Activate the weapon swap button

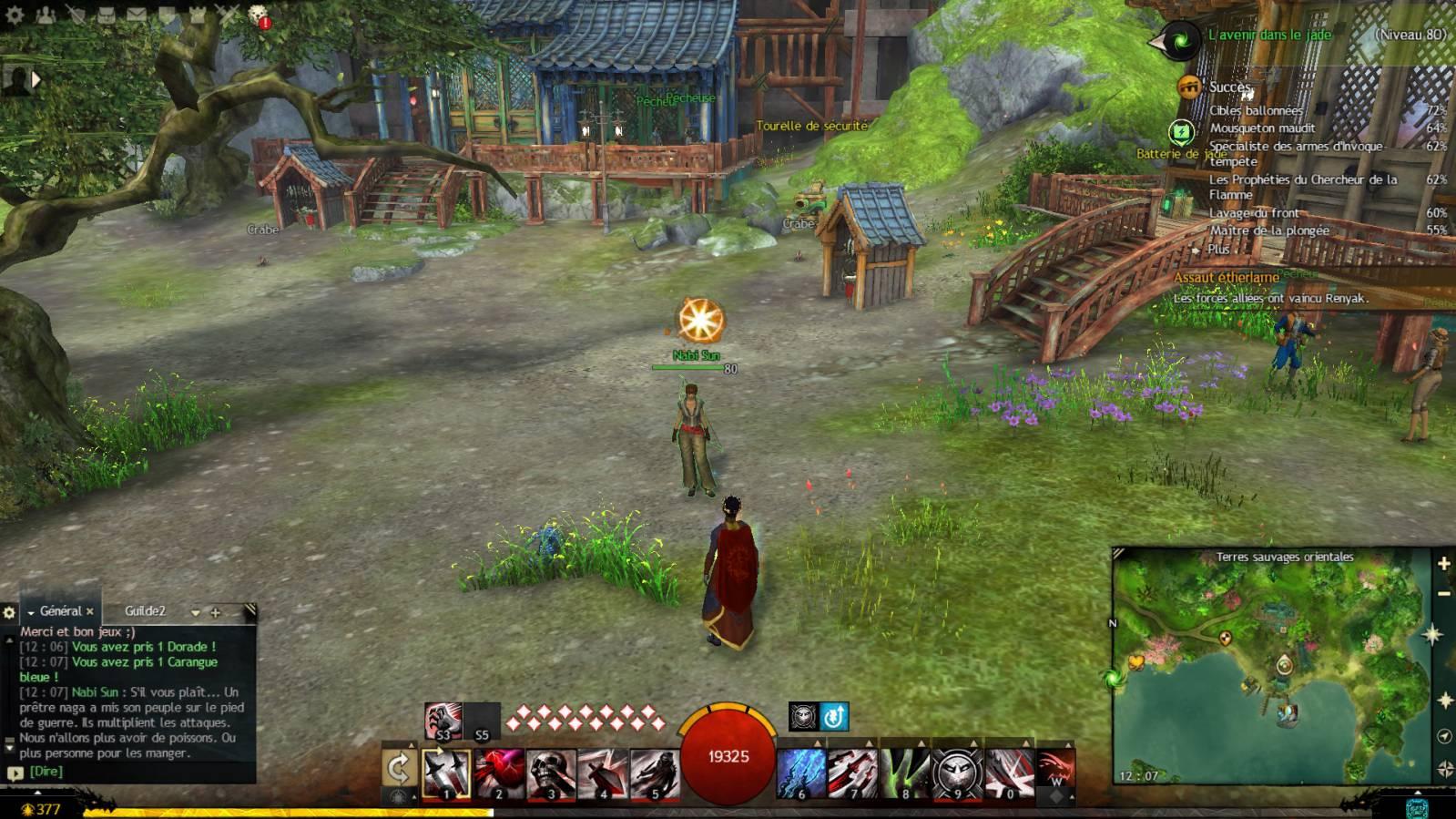(x=399, y=770)
